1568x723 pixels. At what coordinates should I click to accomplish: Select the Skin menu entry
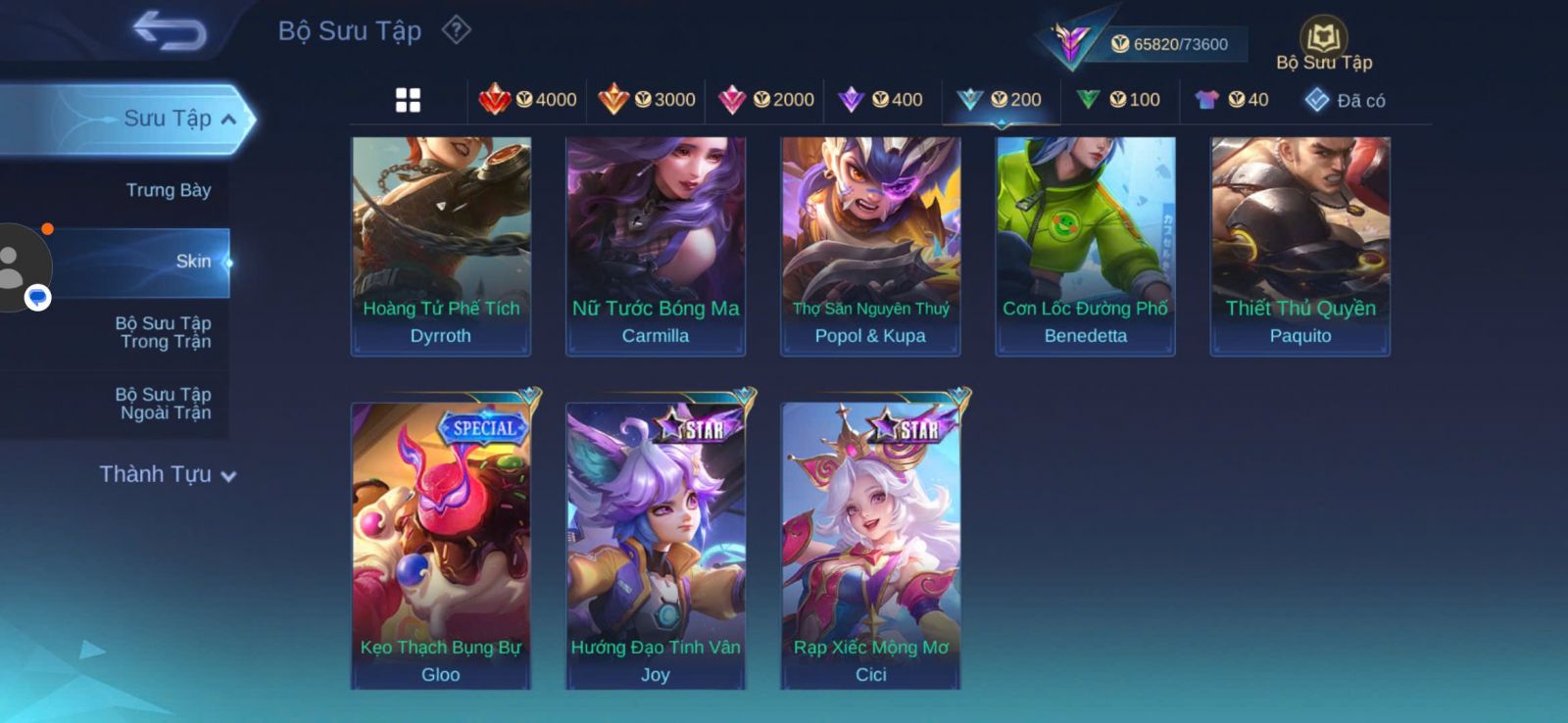(193, 262)
